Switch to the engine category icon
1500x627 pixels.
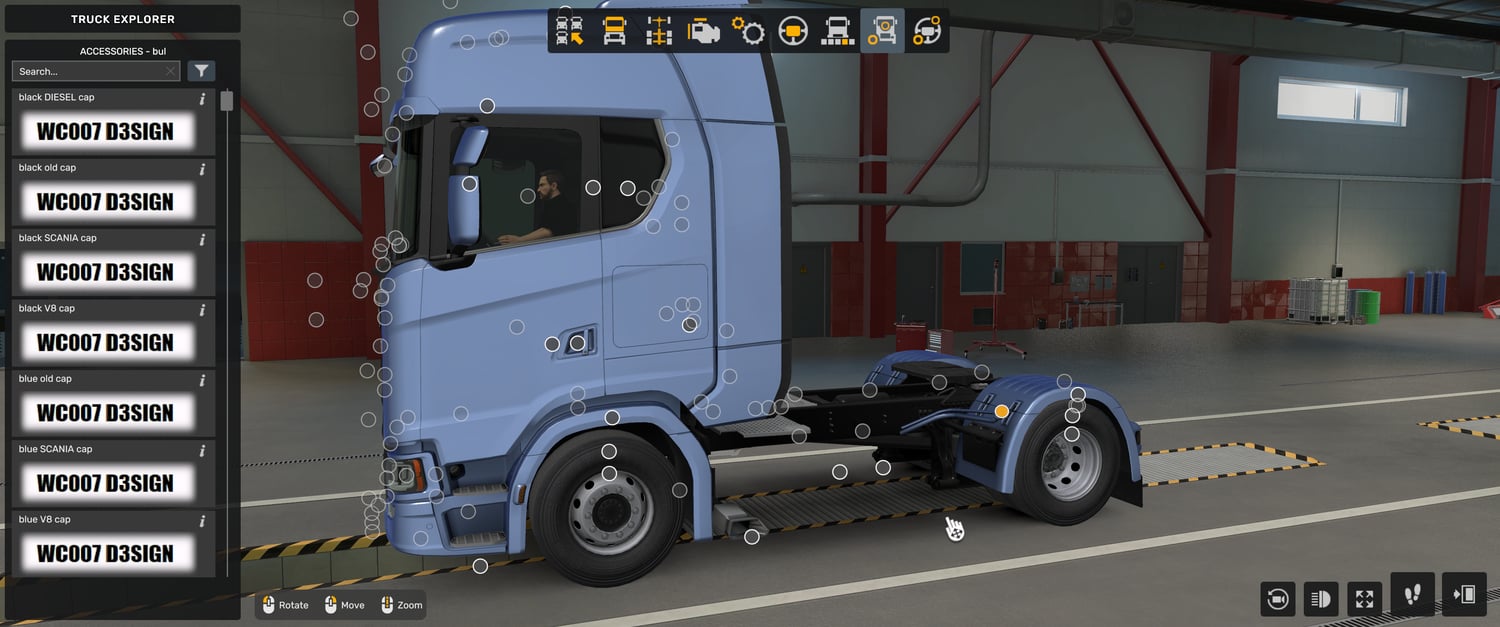point(703,31)
